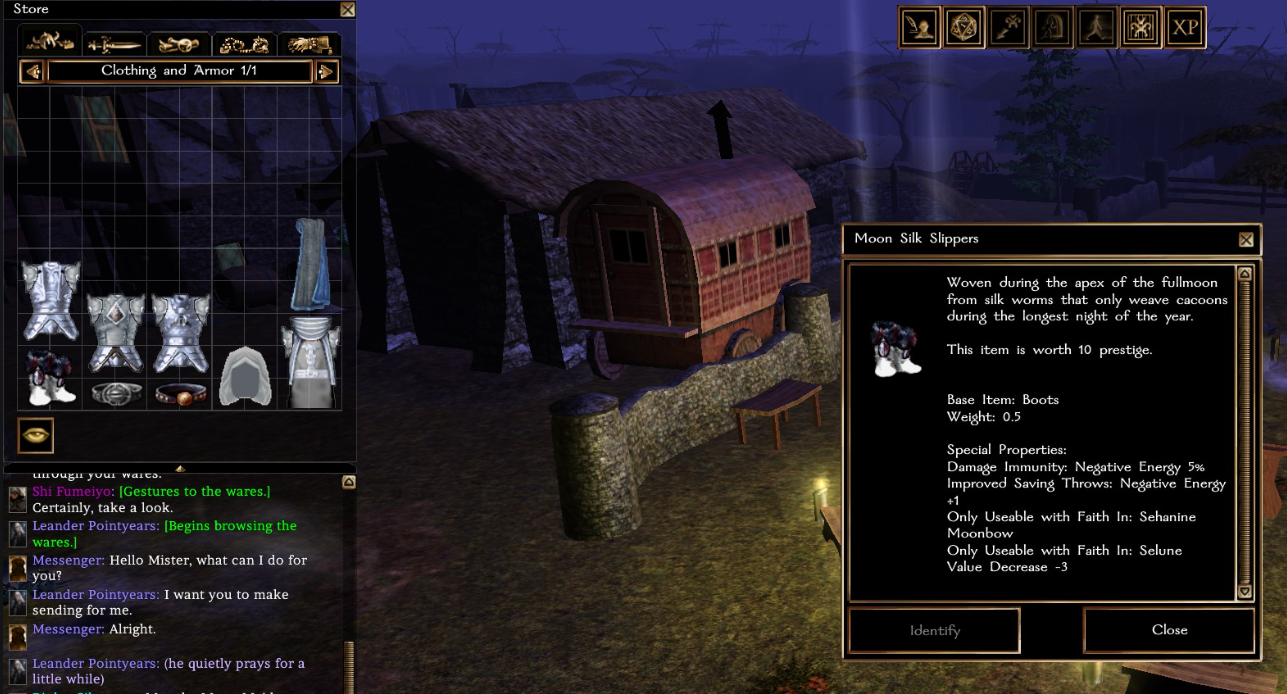Go to next Clothing and Armor page
This screenshot has width=1287, height=694.
click(x=326, y=72)
